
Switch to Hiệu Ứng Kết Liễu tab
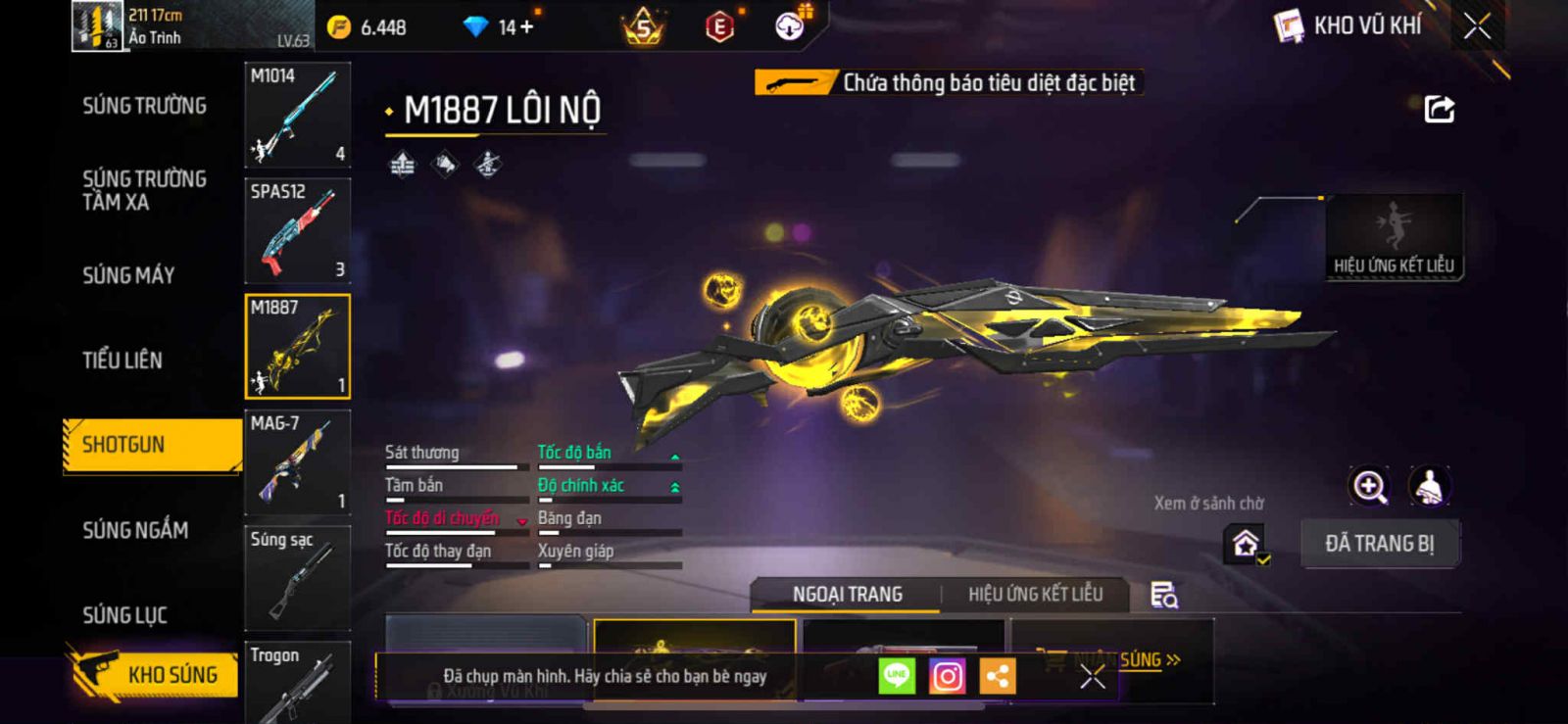click(1035, 595)
